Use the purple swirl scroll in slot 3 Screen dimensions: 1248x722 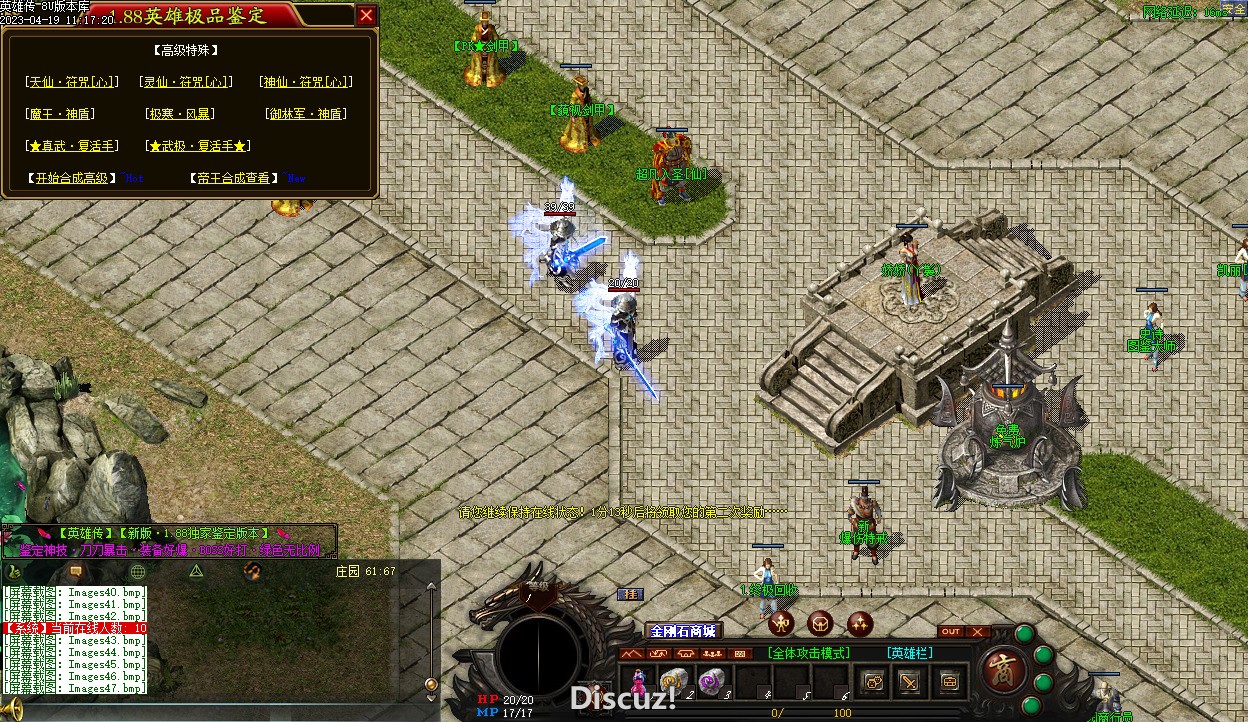tap(711, 680)
